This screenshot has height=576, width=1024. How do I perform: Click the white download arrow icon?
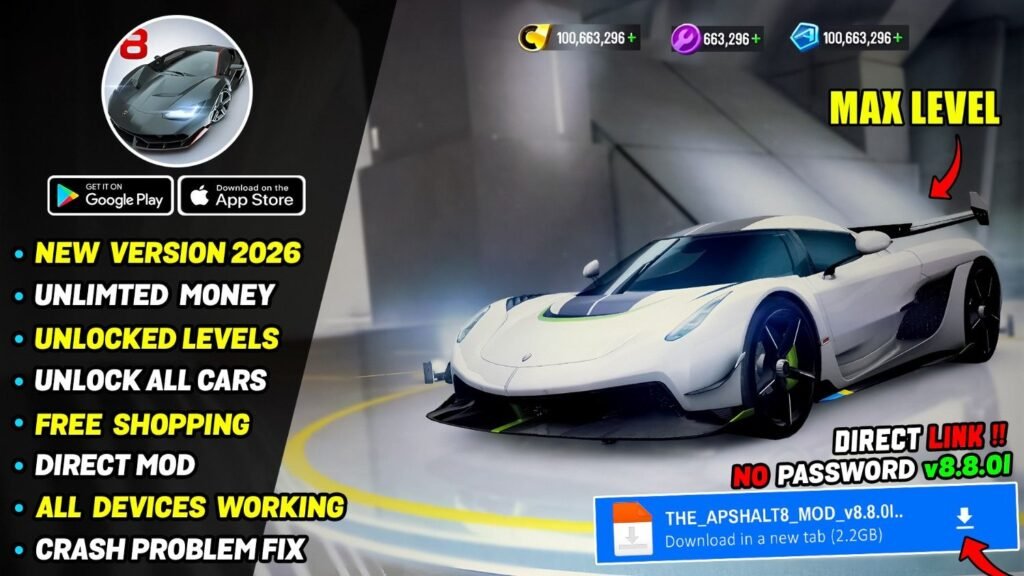[963, 517]
